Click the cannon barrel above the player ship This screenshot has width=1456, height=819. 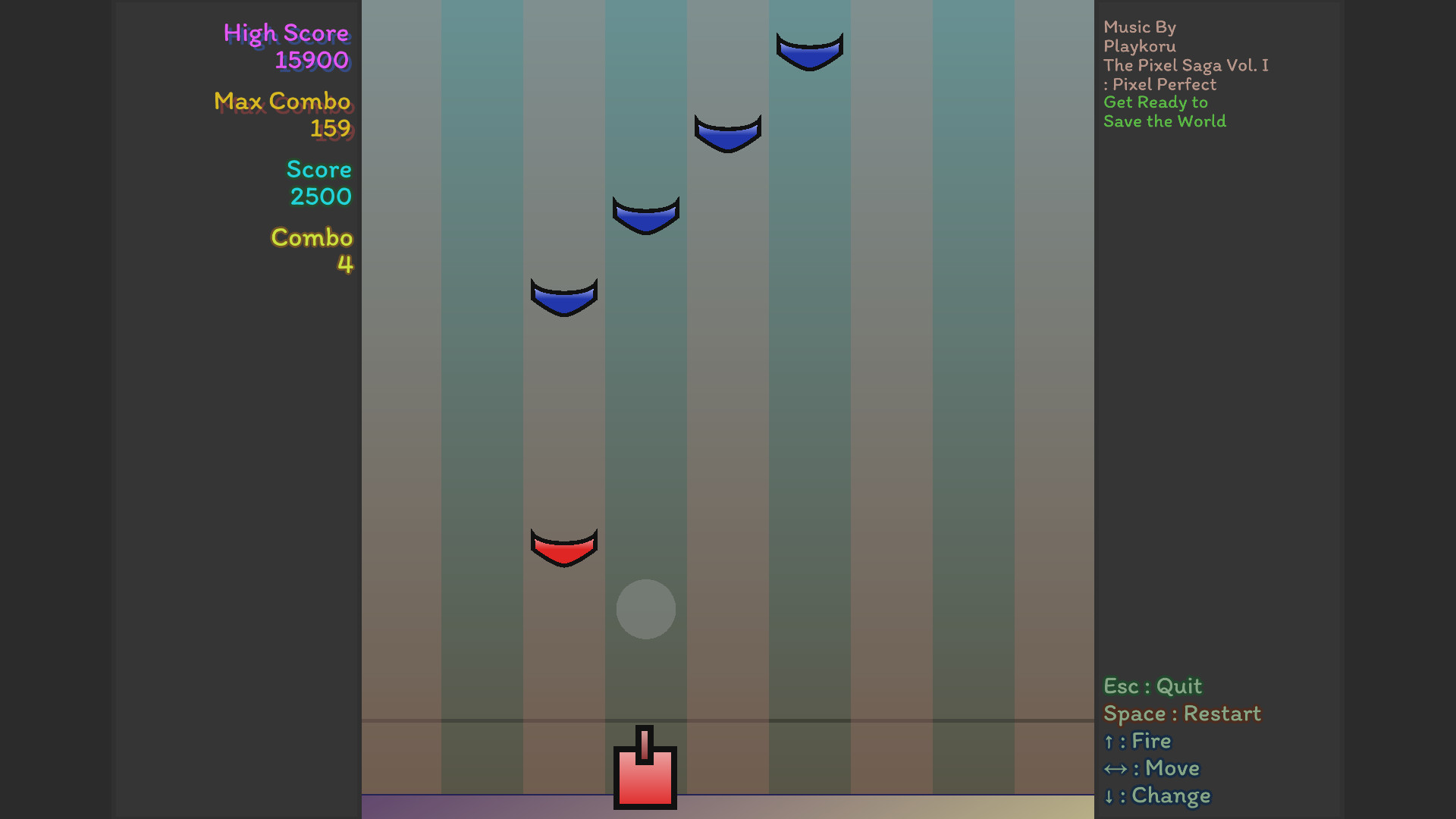[645, 739]
